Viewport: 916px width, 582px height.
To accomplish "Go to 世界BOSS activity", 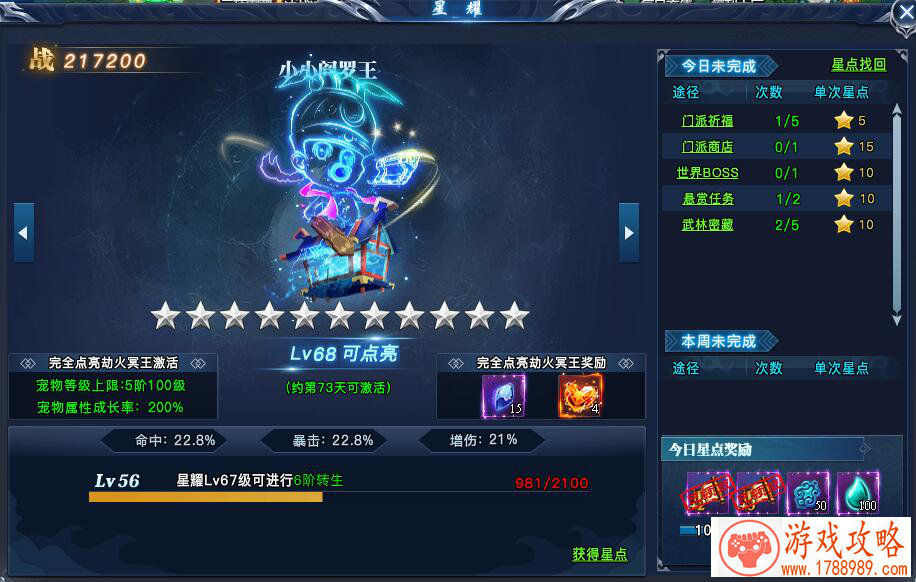I will click(x=707, y=173).
